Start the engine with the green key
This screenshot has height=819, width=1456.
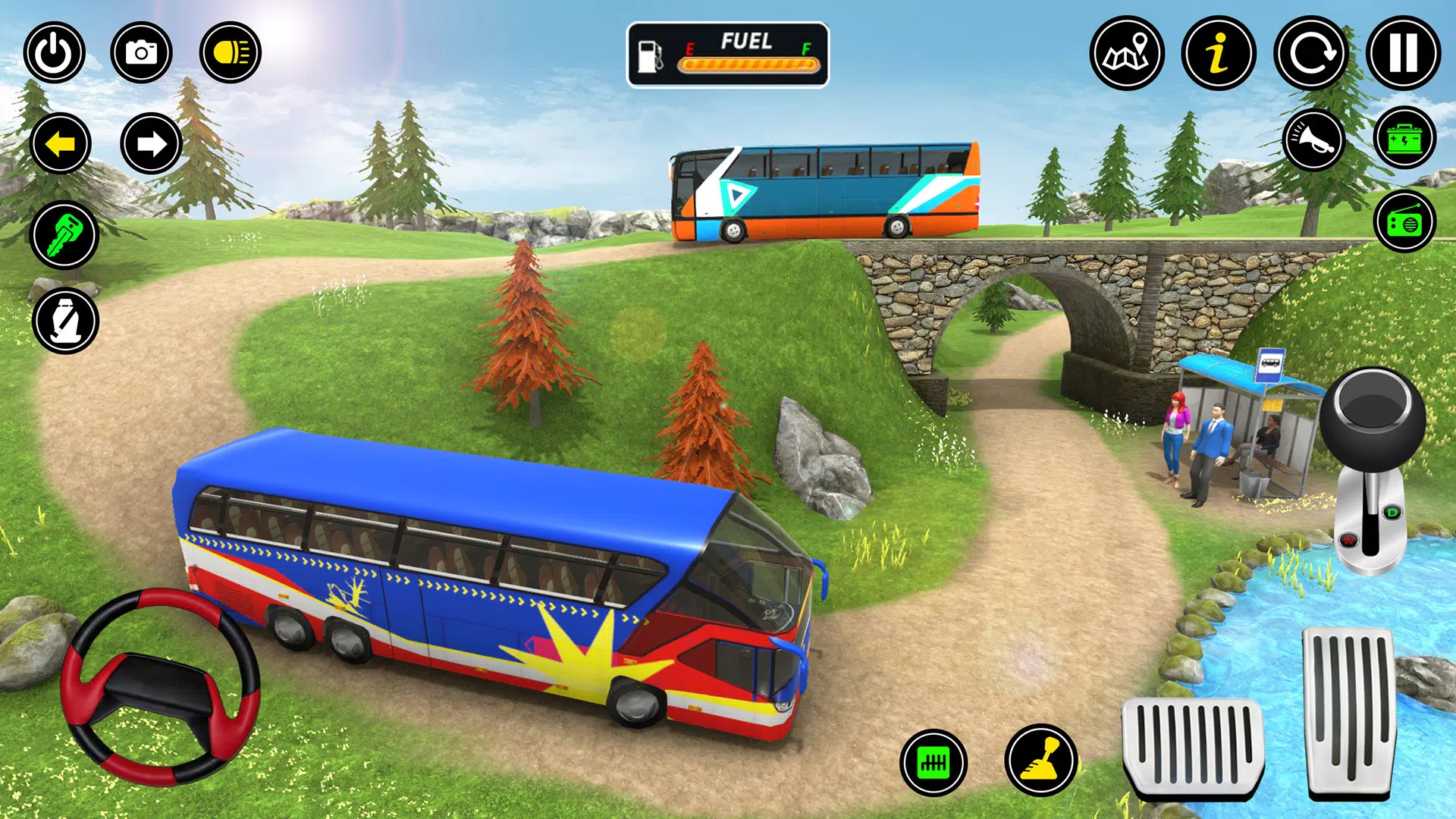coord(64,235)
